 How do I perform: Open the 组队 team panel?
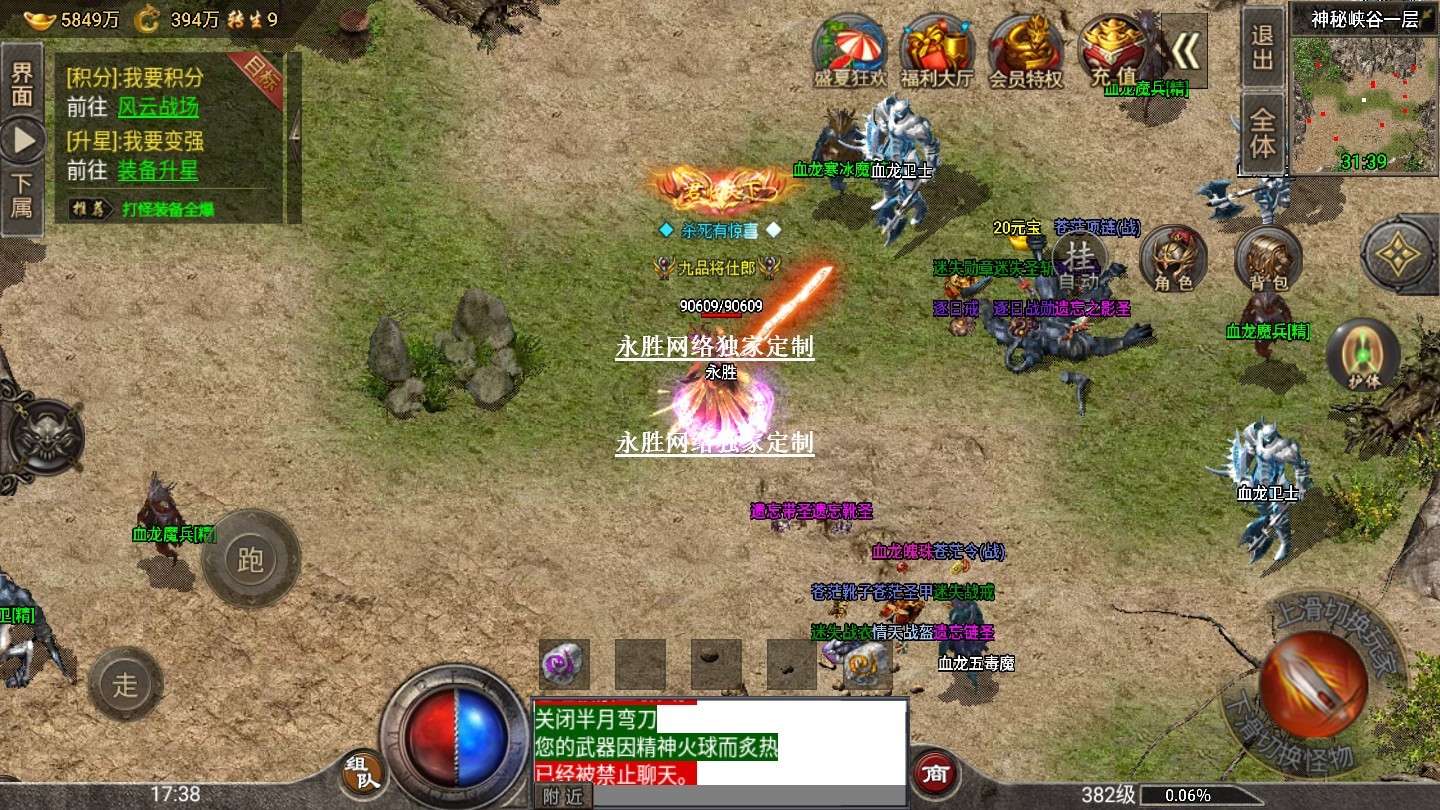point(361,773)
